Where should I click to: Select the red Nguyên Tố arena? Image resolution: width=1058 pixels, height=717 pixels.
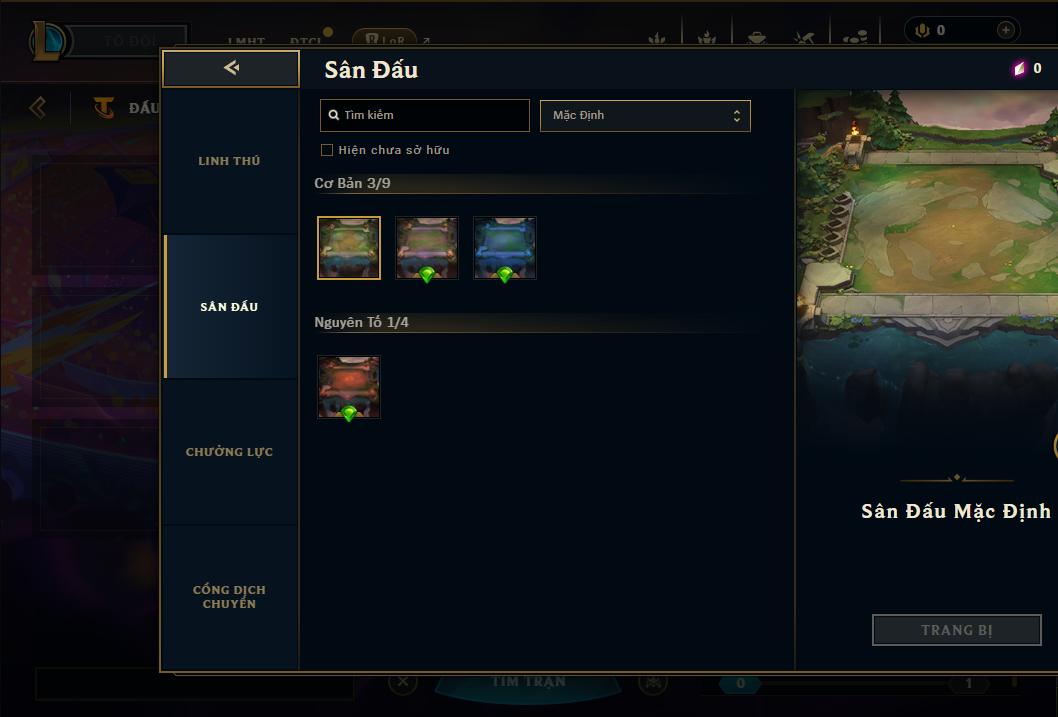(349, 387)
